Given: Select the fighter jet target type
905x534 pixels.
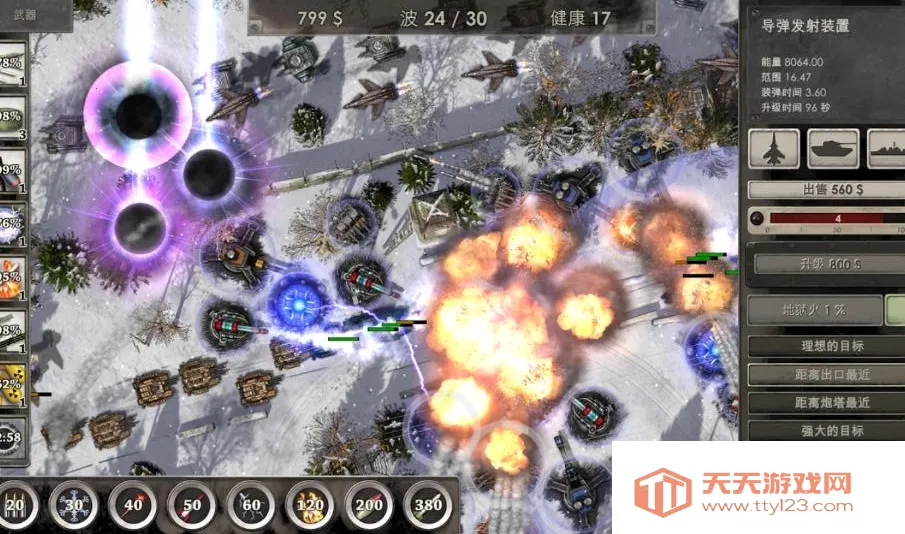Looking at the screenshot, I should pos(774,149).
